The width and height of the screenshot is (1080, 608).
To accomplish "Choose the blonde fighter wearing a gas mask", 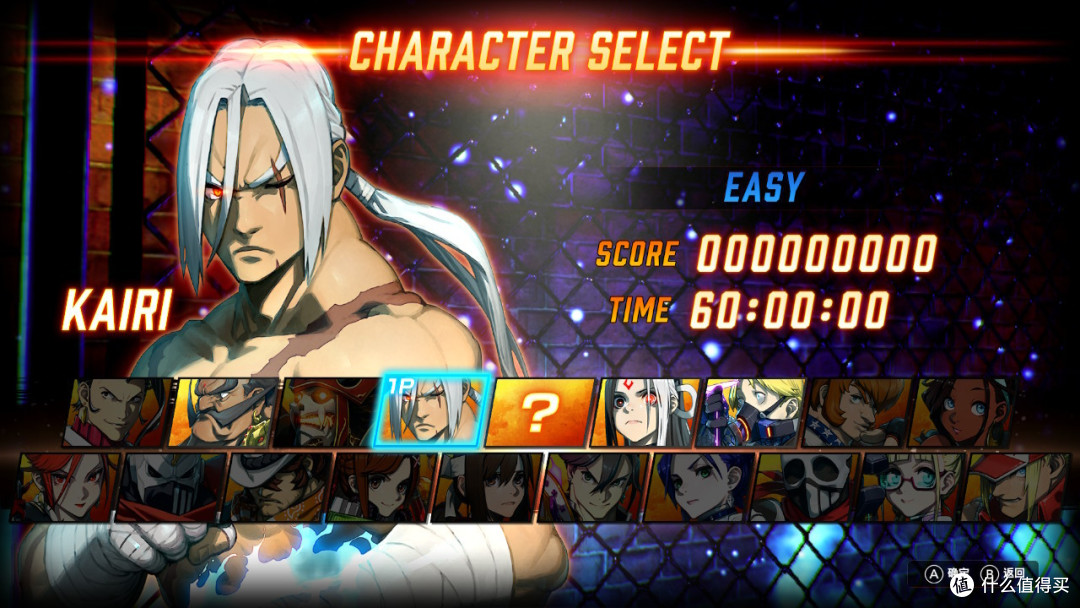I will tap(750, 411).
